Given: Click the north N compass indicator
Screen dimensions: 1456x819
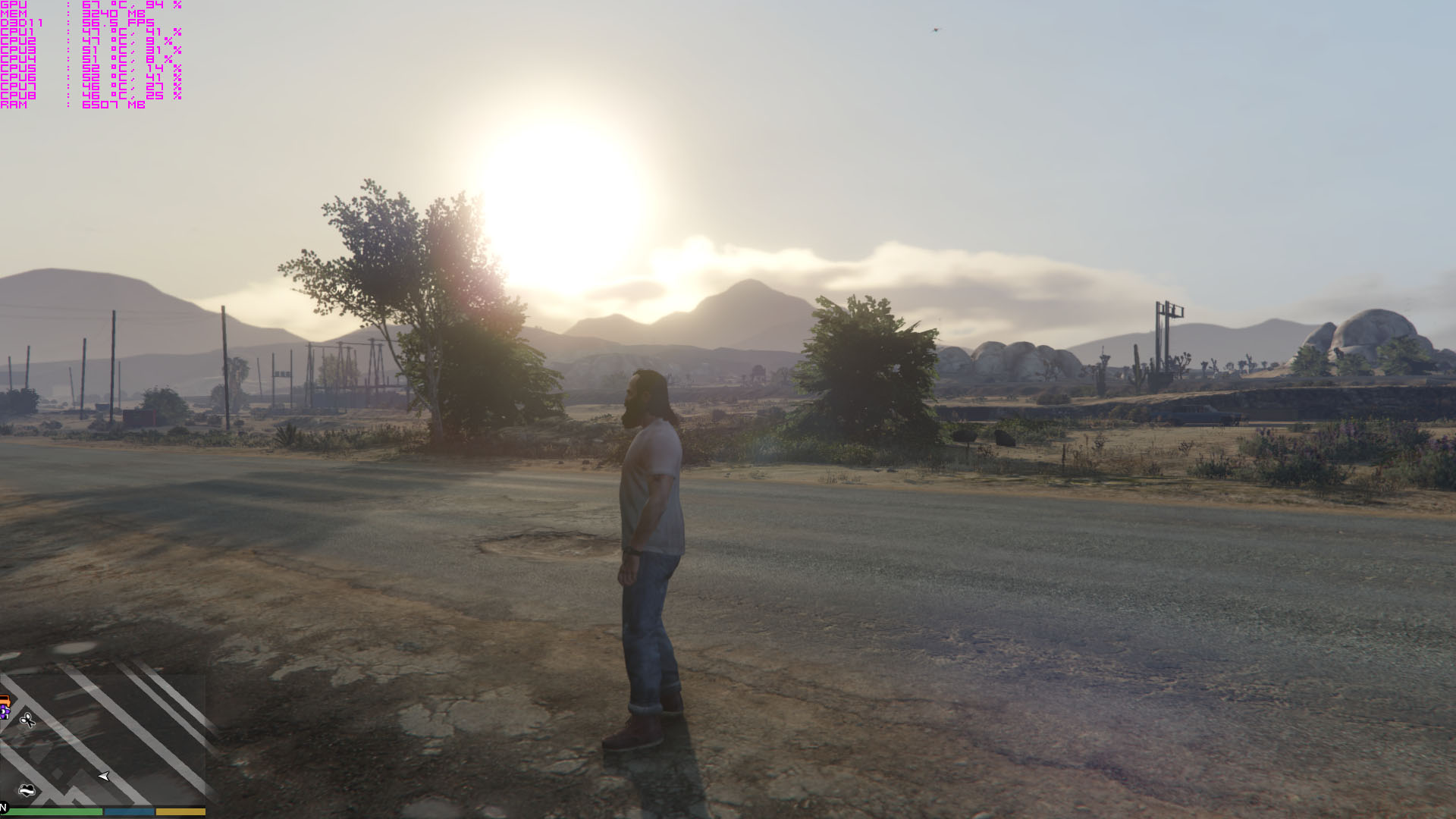Looking at the screenshot, I should (x=4, y=808).
